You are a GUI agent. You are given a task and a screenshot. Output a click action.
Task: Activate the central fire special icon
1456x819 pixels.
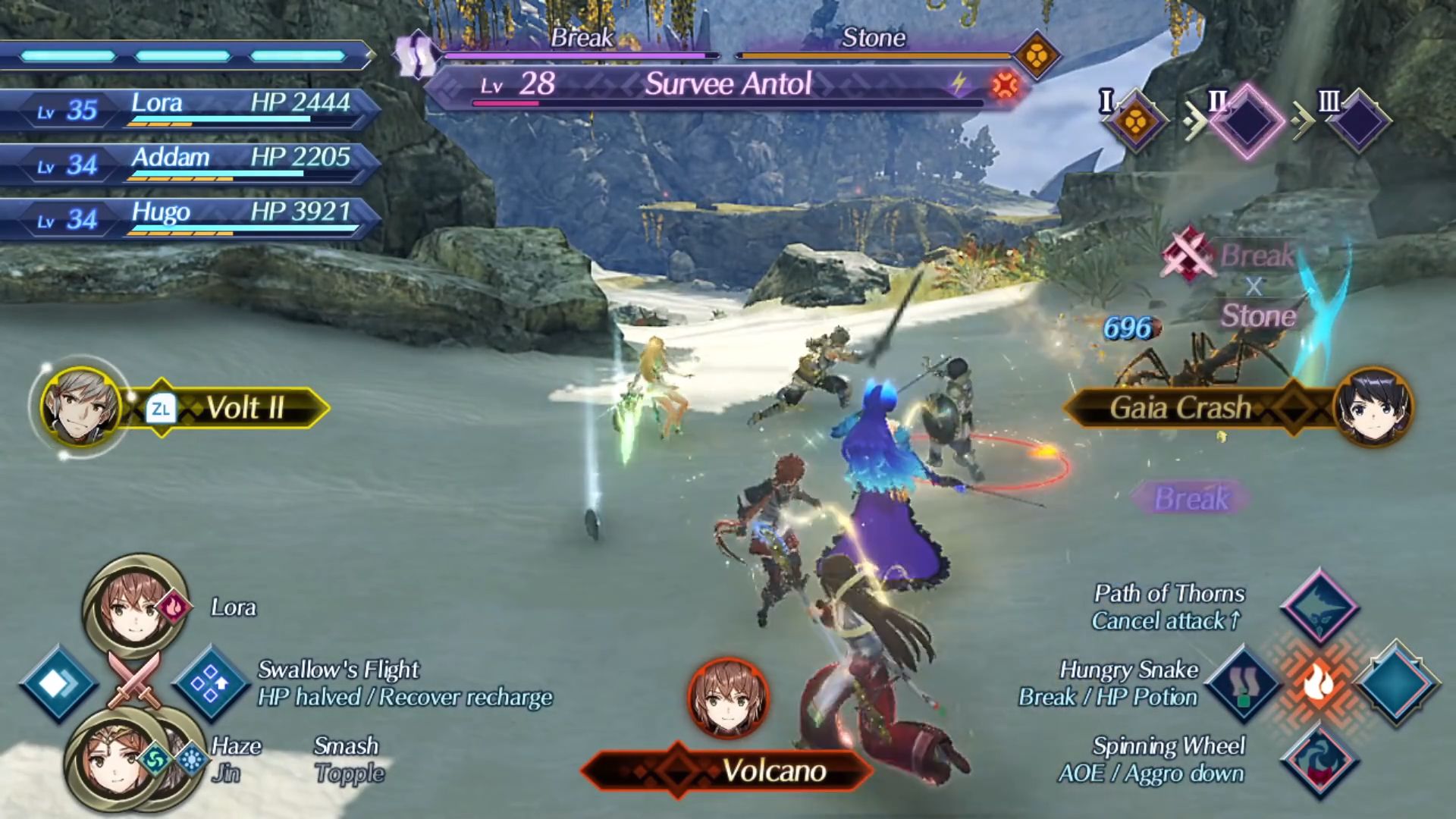click(1319, 684)
